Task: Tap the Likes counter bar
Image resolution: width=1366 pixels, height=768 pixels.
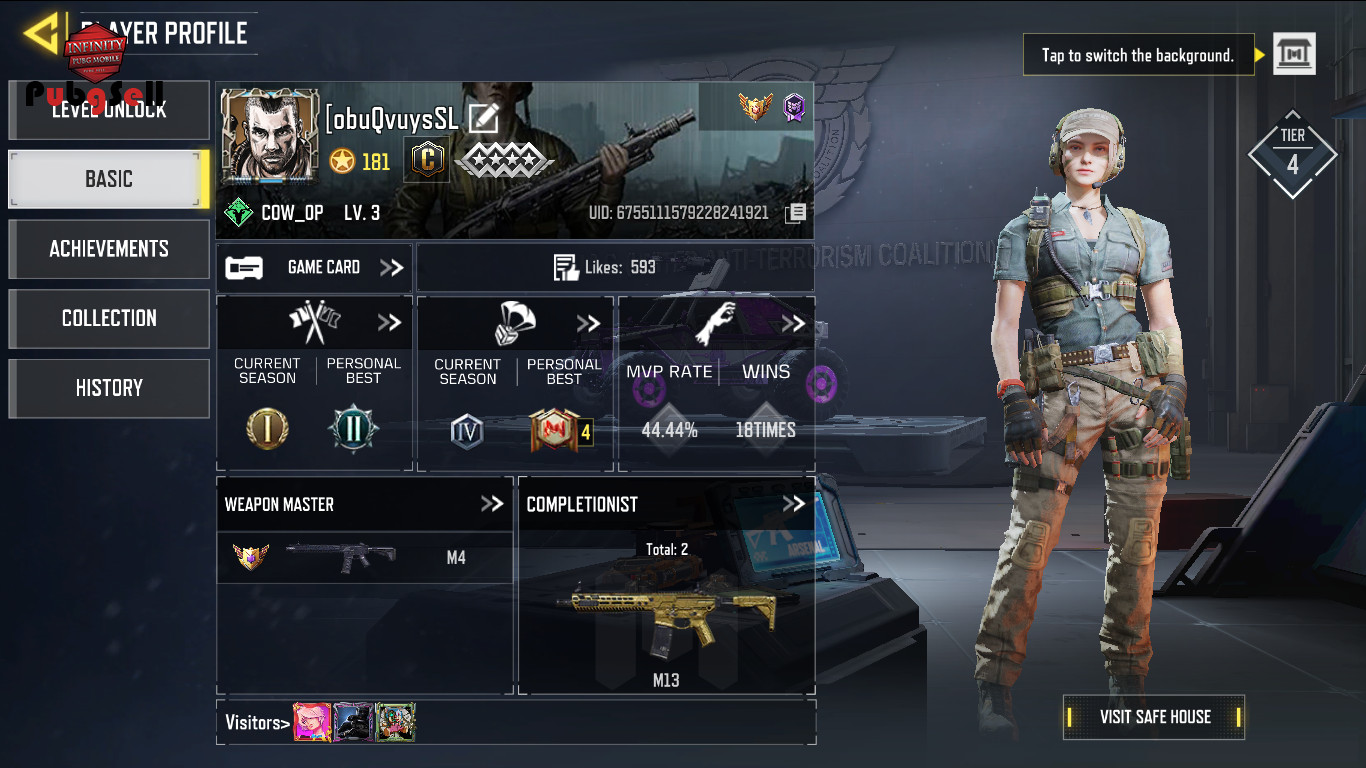Action: point(614,268)
